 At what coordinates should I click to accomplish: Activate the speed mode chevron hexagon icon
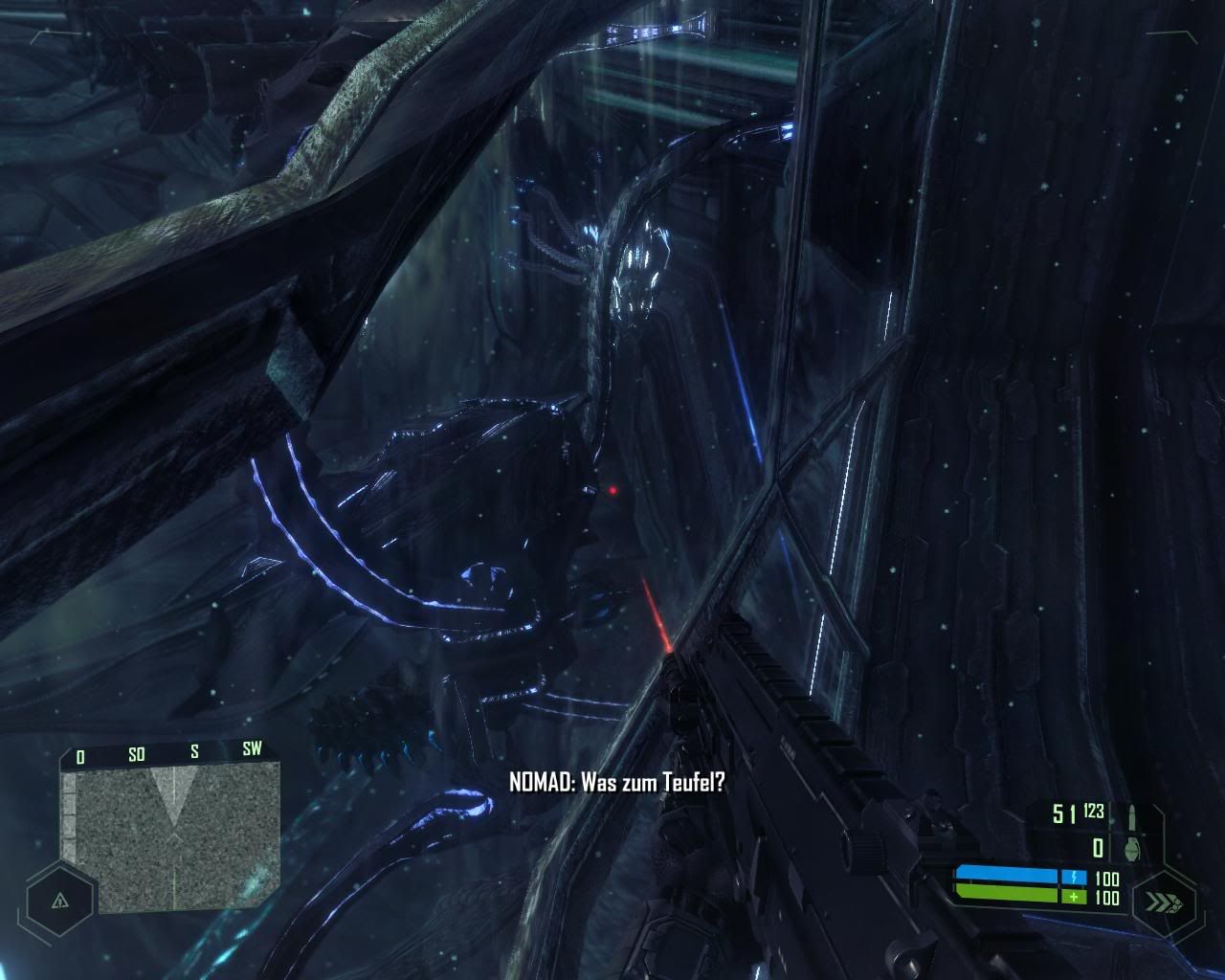[1164, 902]
